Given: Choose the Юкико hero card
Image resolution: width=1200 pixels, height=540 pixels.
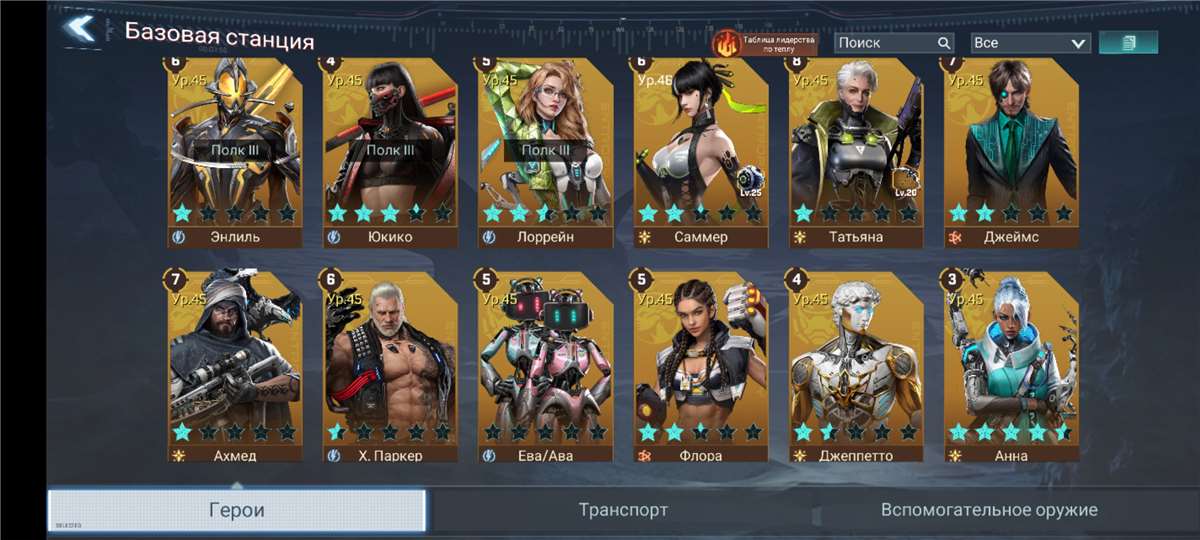Looking at the screenshot, I should tap(390, 150).
